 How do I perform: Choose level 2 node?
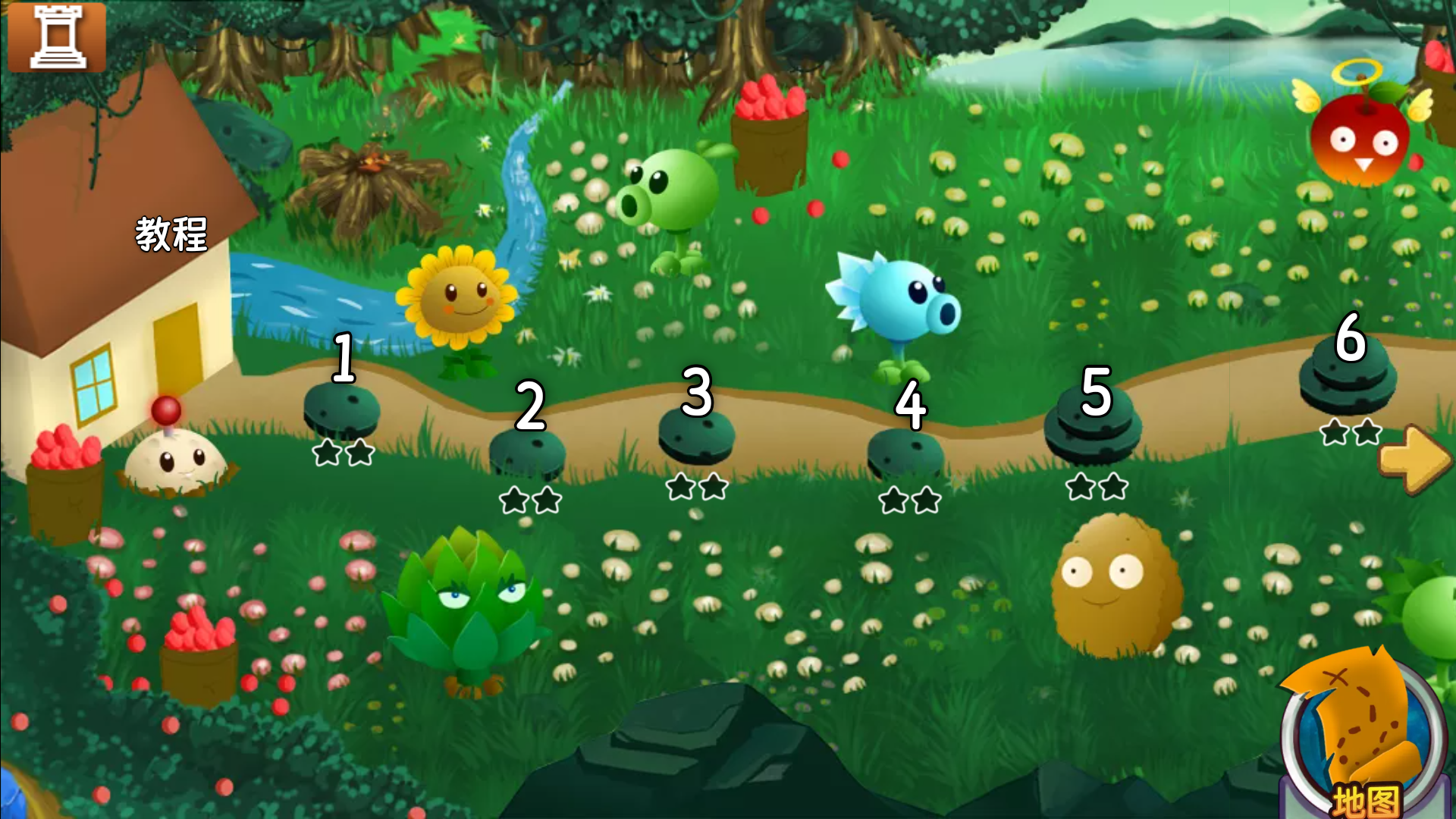528,453
